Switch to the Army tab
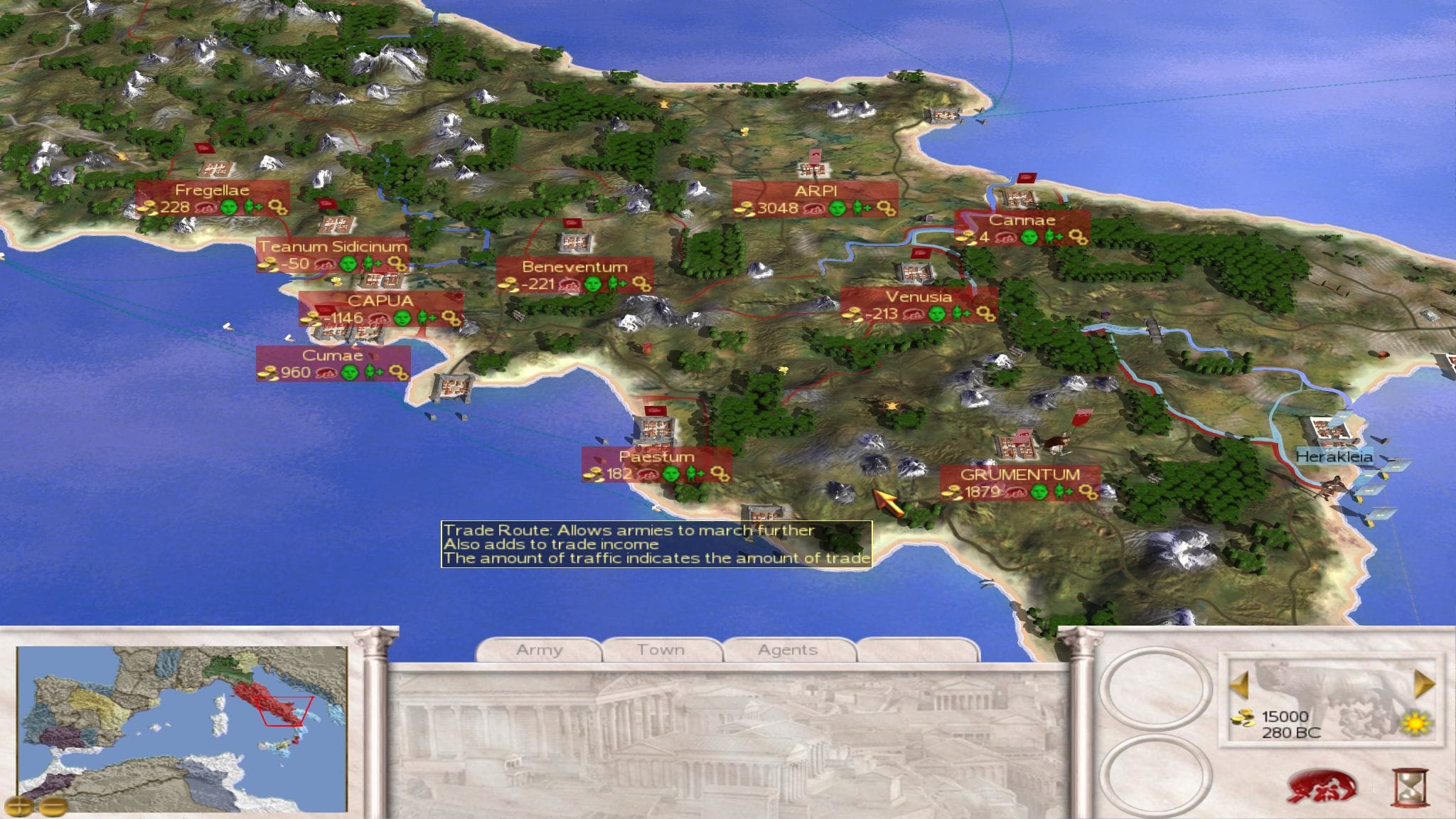1456x819 pixels. click(x=539, y=650)
